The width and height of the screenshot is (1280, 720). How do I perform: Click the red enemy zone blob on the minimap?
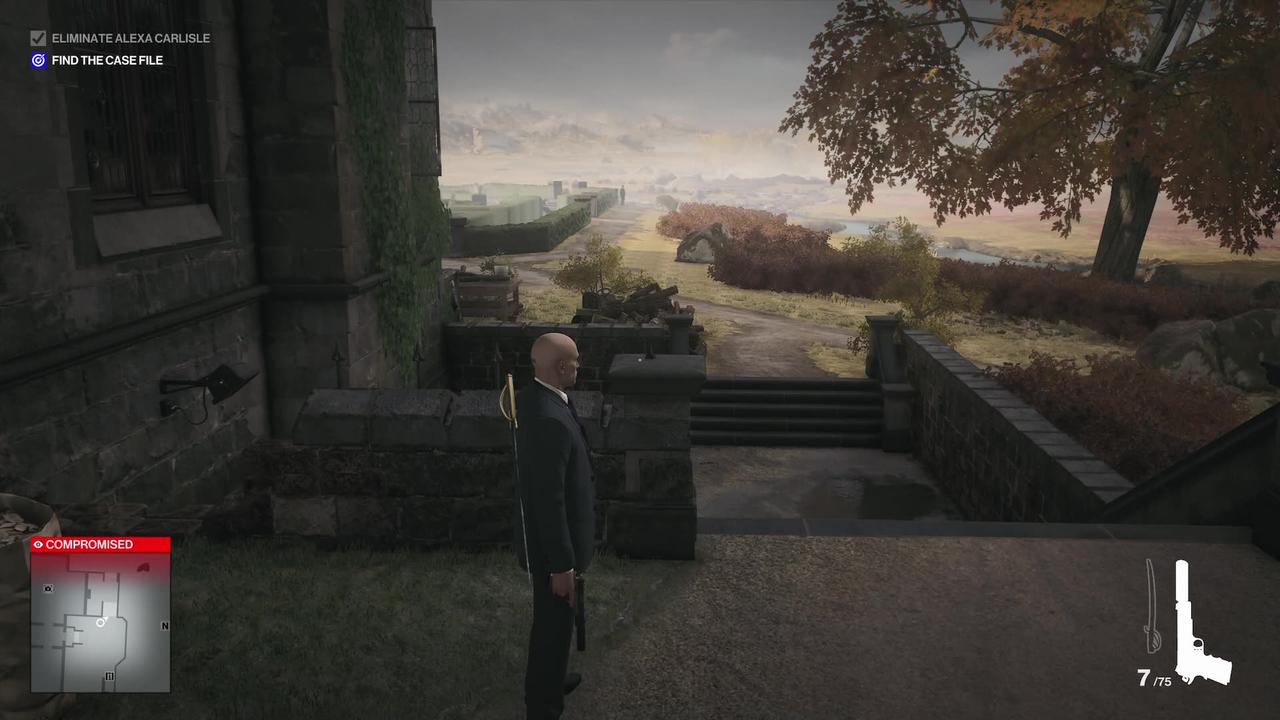(144, 567)
